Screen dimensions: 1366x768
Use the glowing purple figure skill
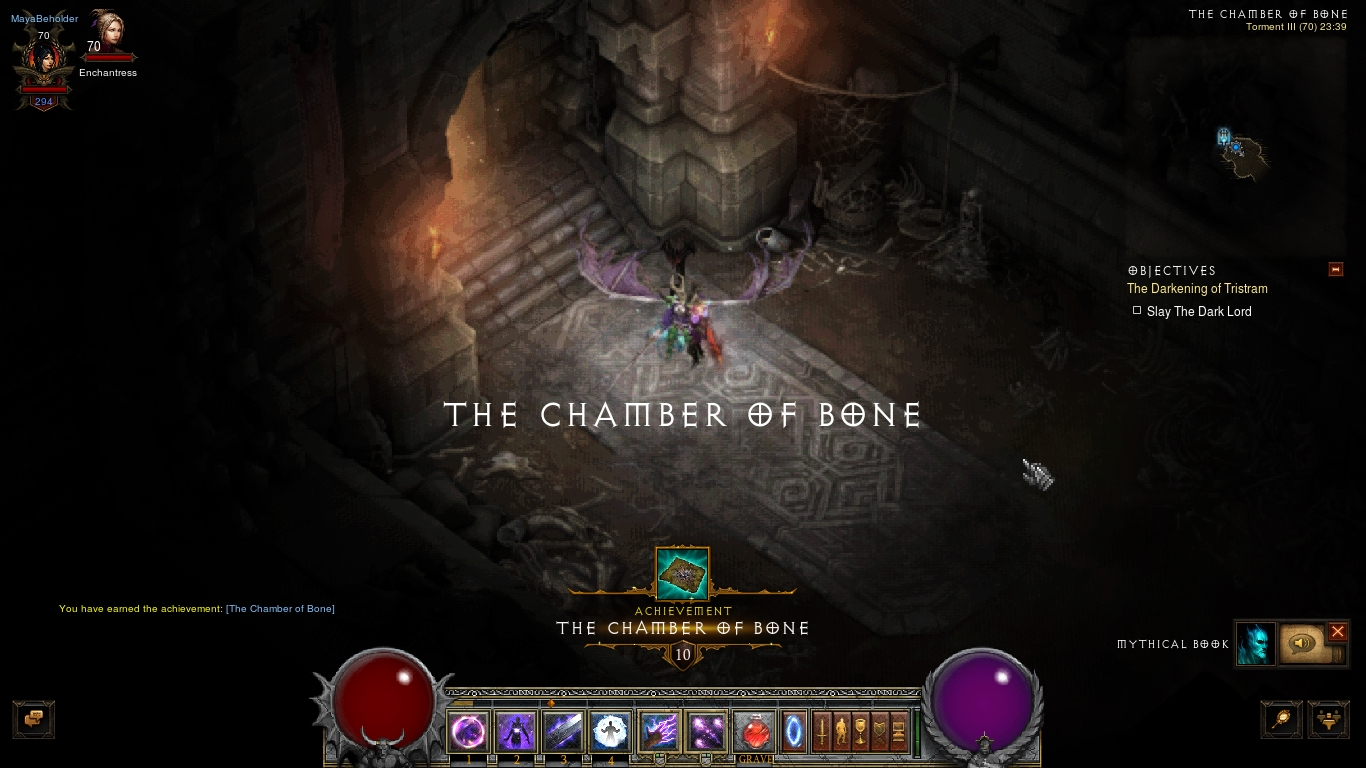516,732
